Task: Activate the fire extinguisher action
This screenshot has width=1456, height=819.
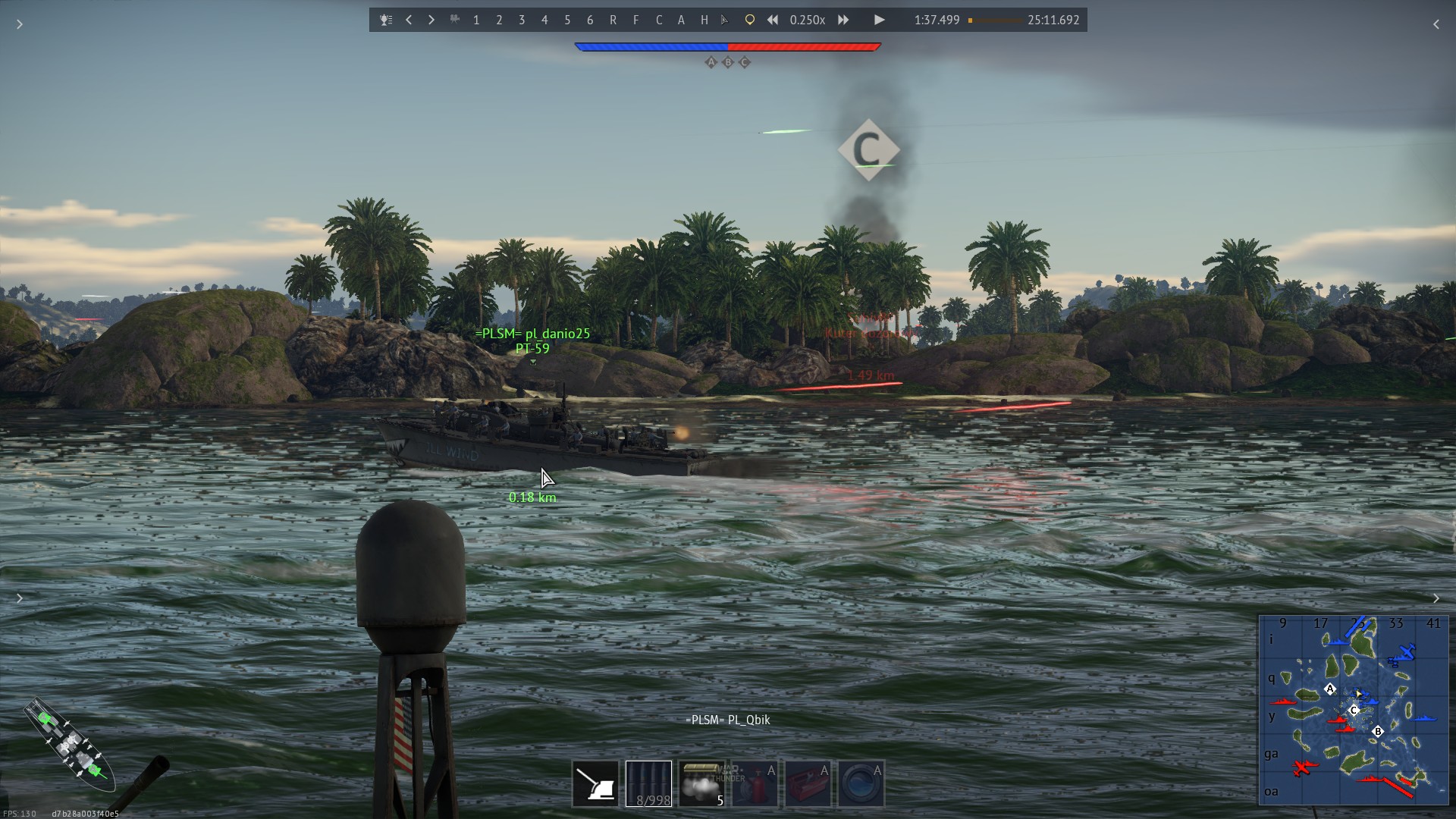Action: pyautogui.click(x=755, y=783)
